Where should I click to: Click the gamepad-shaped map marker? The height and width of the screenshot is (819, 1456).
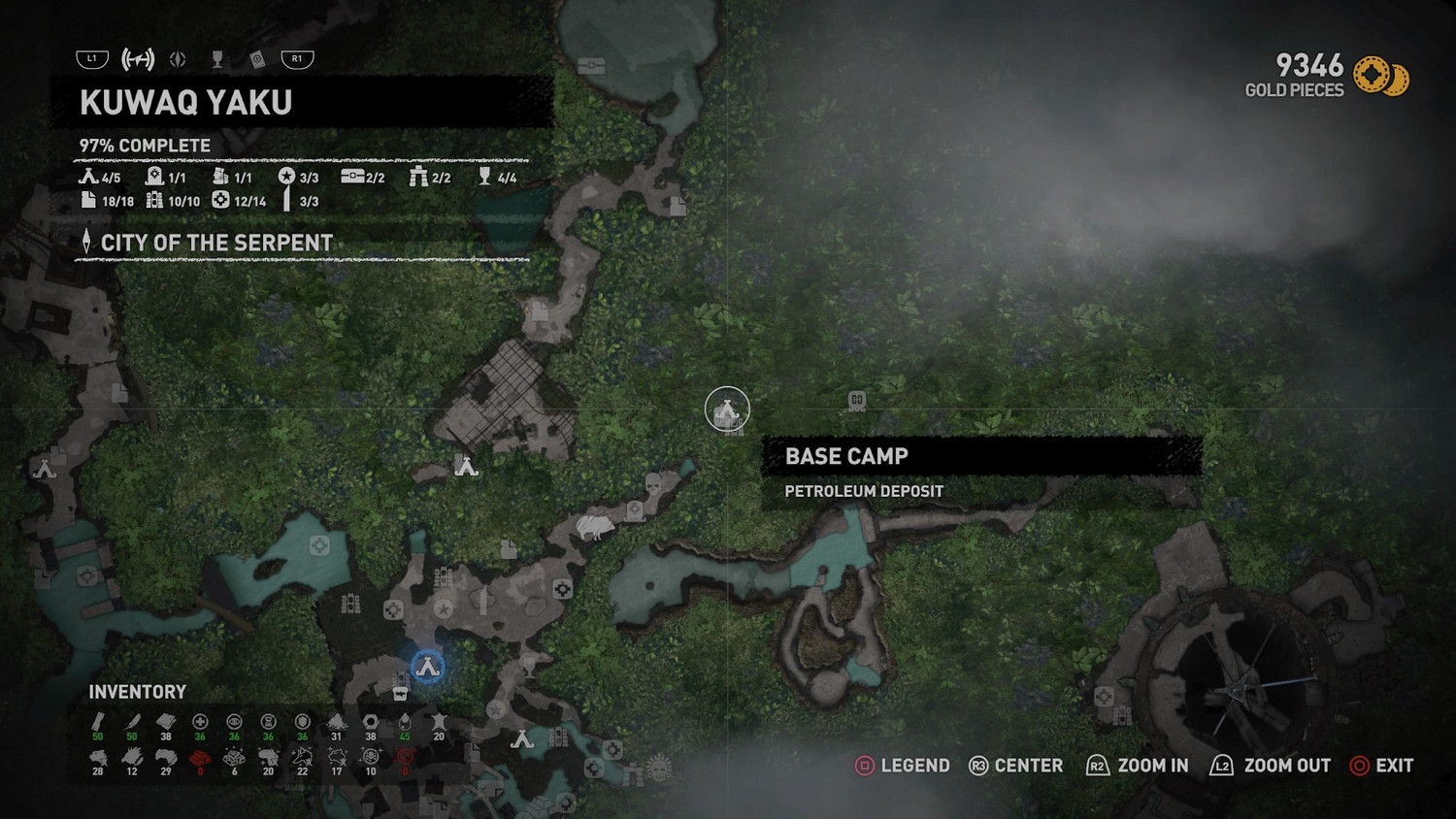(856, 400)
